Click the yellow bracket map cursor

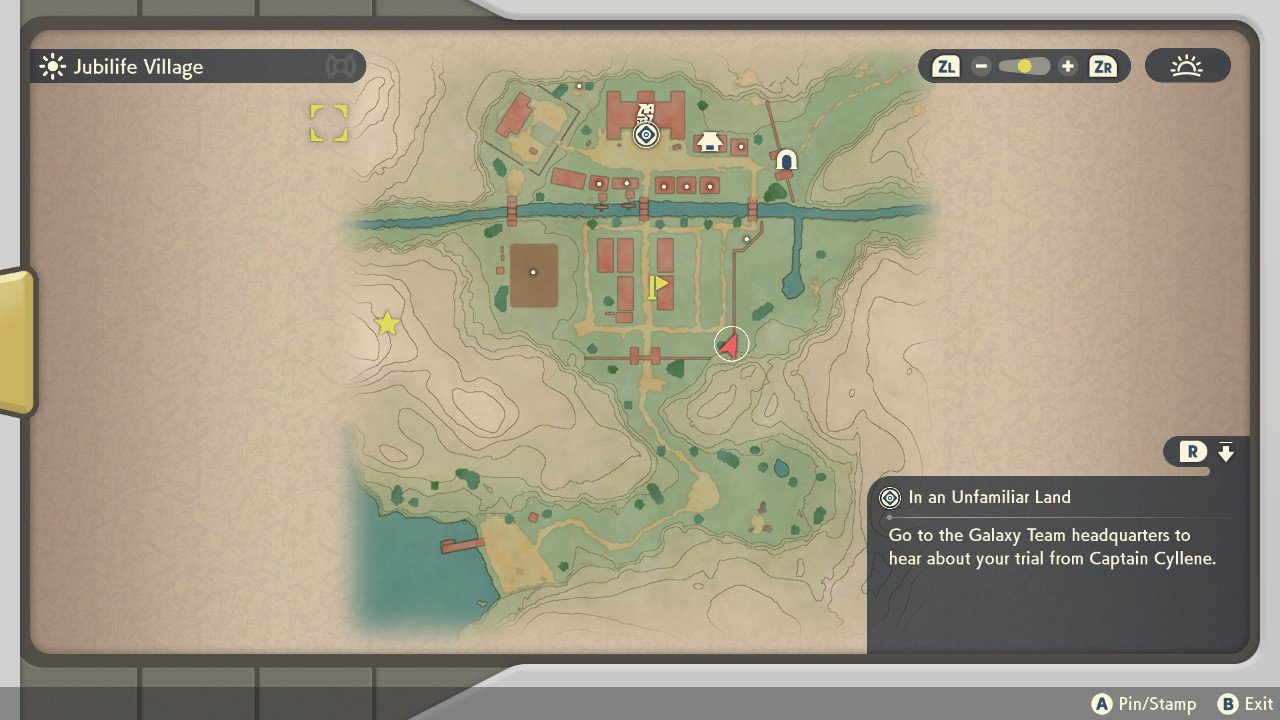coord(328,123)
